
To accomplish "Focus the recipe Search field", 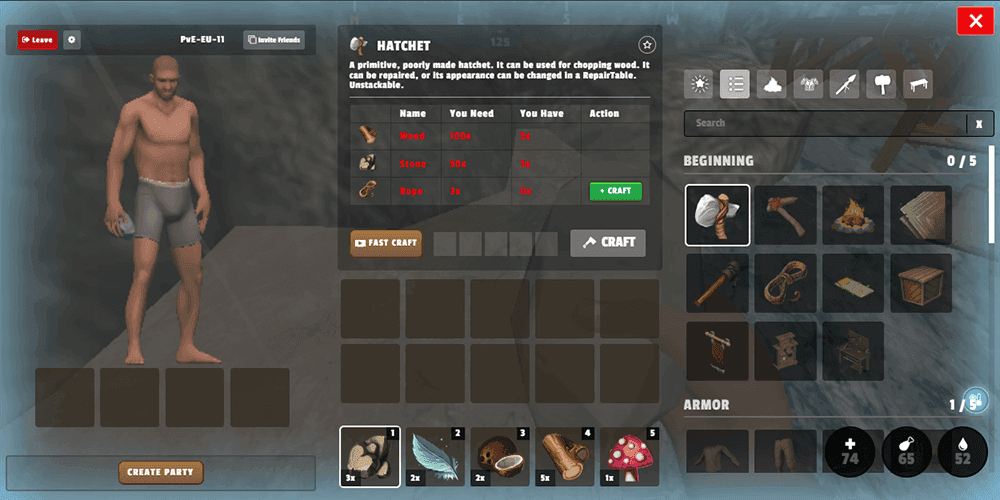I will [x=825, y=123].
